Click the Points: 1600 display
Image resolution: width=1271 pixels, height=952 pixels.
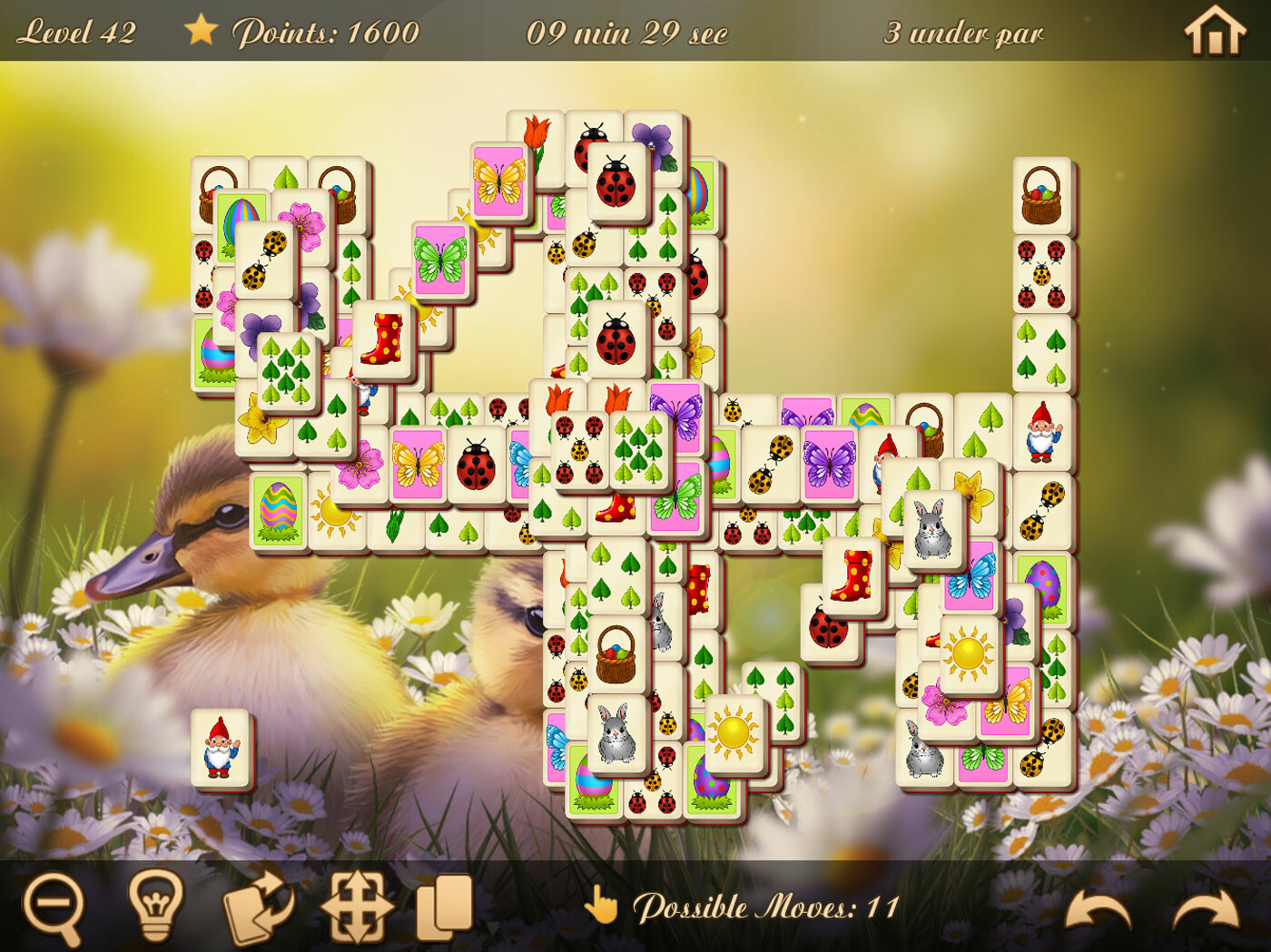point(325,32)
